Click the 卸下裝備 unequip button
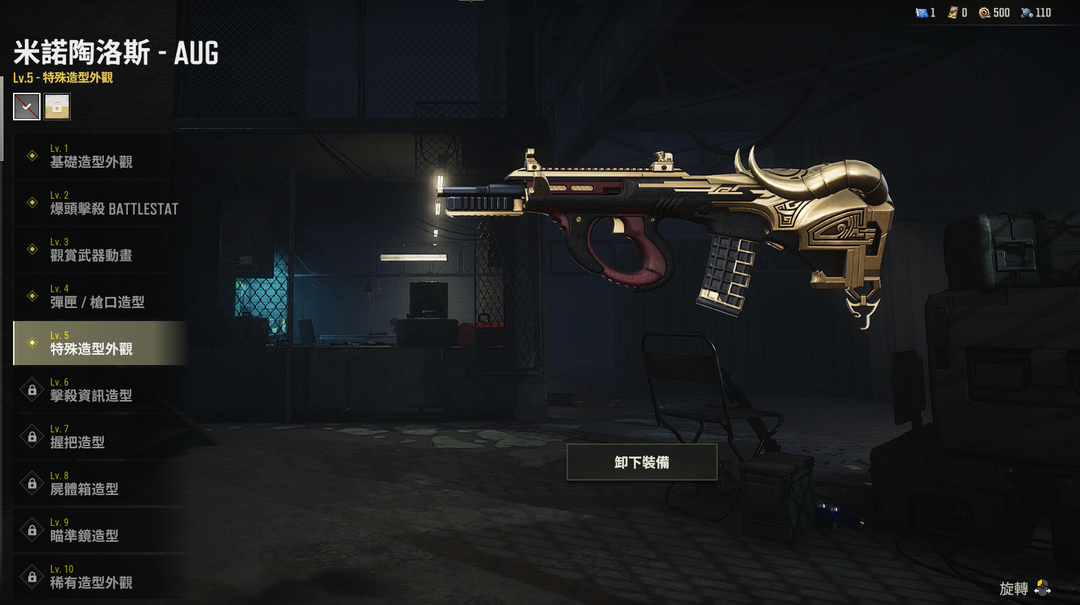This screenshot has width=1080, height=605. coord(642,463)
